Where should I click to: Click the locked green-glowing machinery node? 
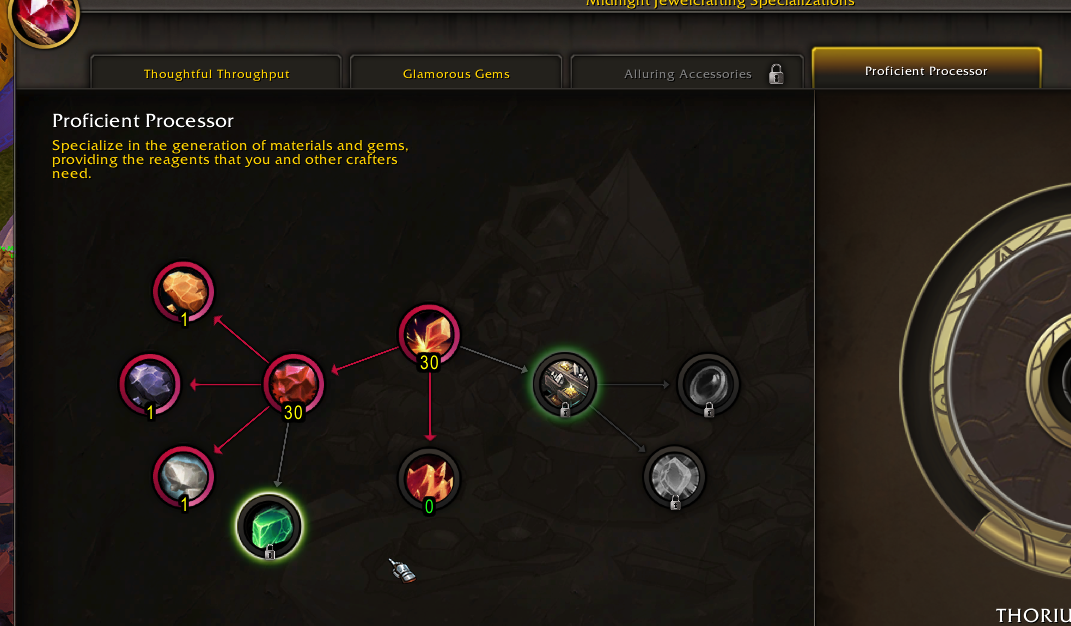pyautogui.click(x=565, y=382)
